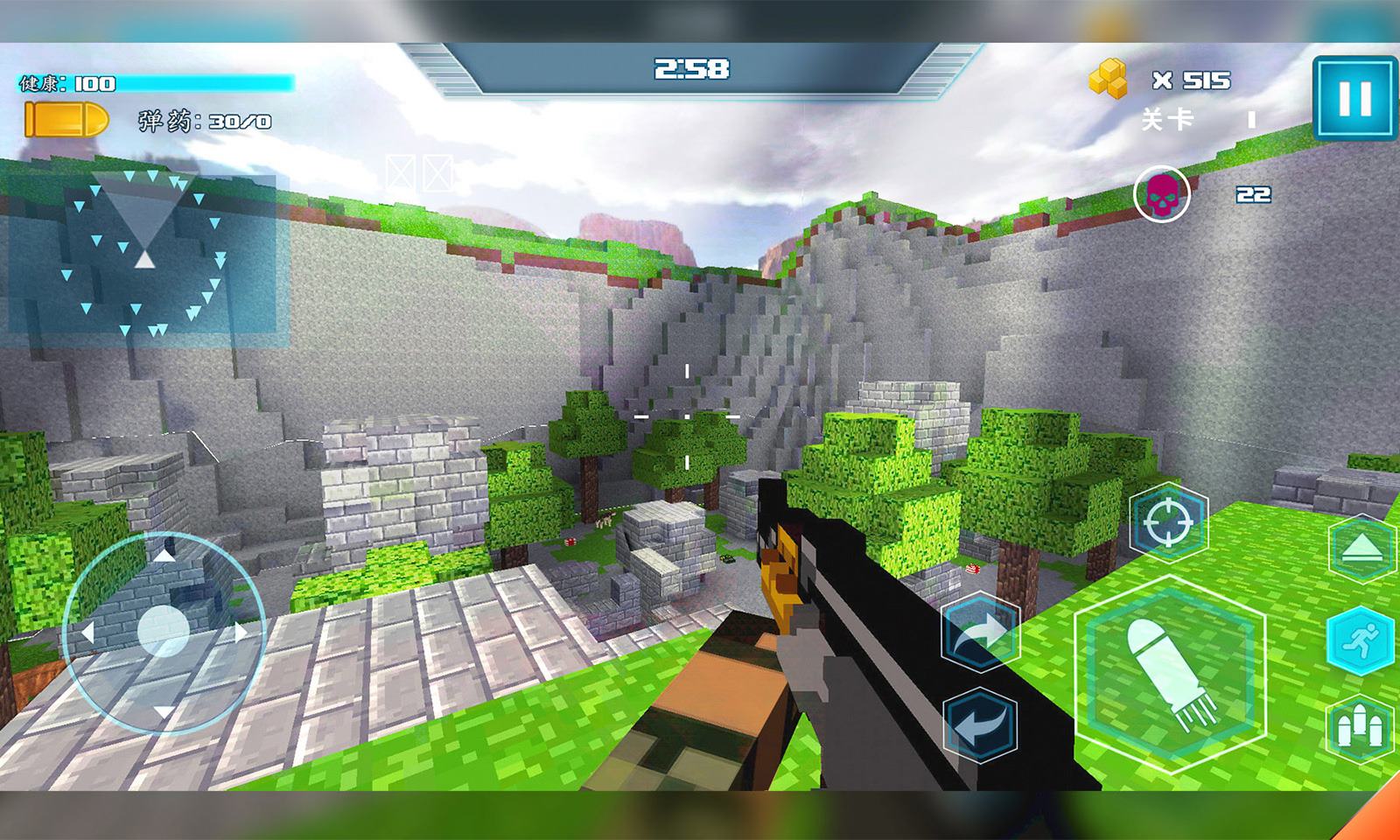Toggle aim mode with the crosshair button

pyautogui.click(x=1168, y=523)
